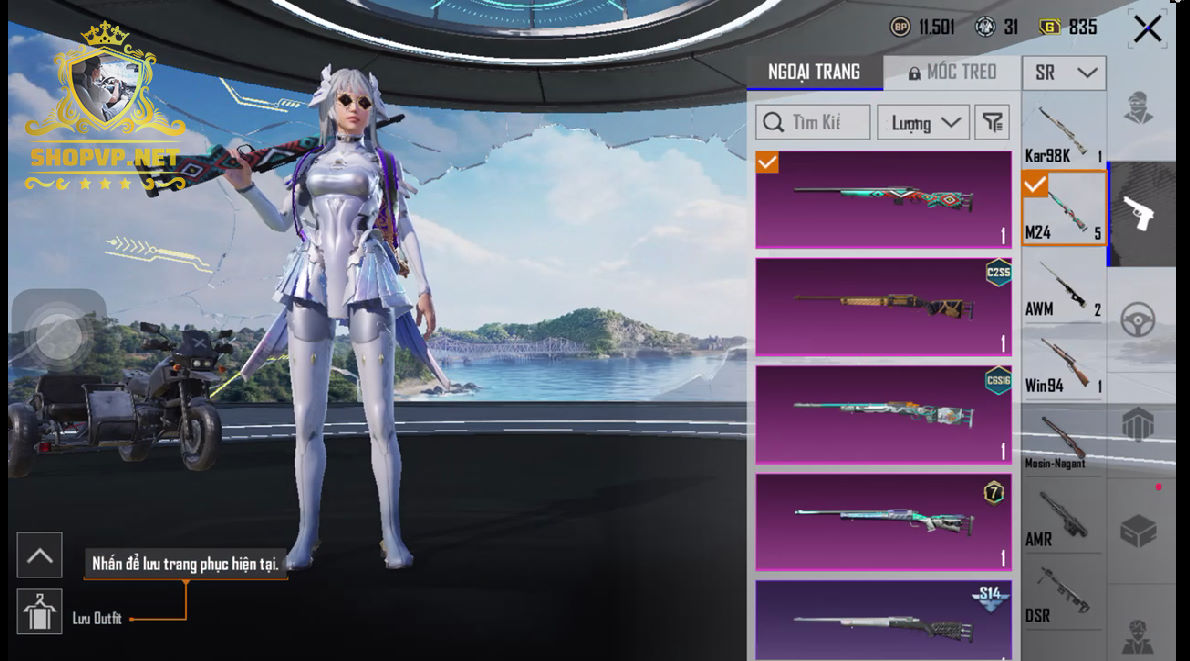Select the AMR weapon entry
Image resolution: width=1190 pixels, height=661 pixels.
[x=1063, y=518]
